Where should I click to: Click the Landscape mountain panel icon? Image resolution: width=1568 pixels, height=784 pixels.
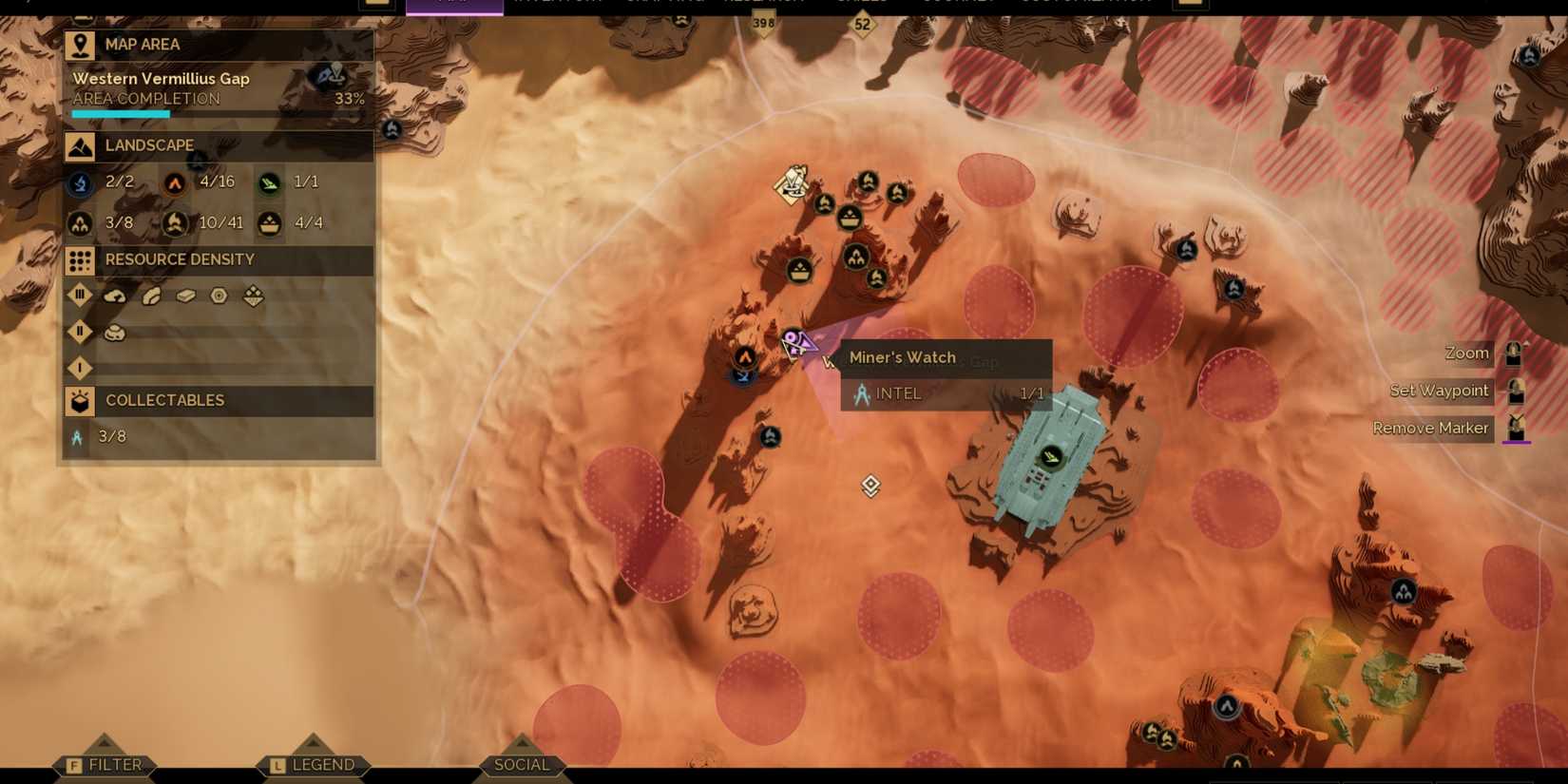tap(80, 144)
